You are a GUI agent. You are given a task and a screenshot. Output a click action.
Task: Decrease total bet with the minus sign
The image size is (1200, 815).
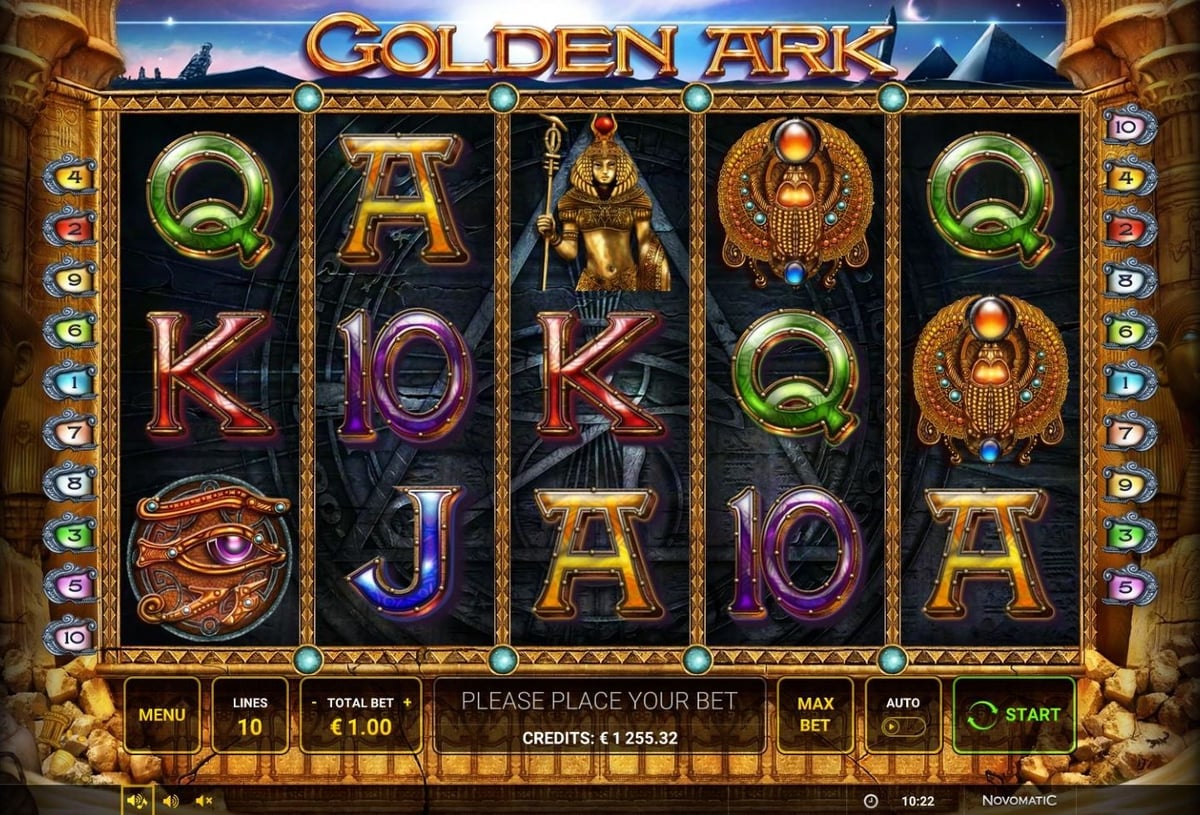pos(314,703)
